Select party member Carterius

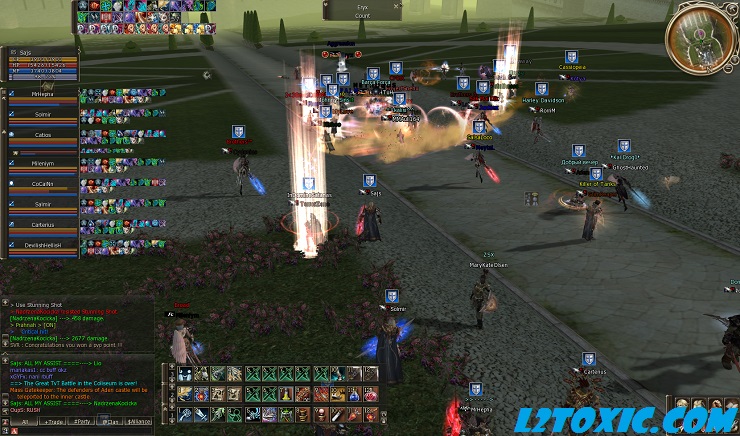(x=42, y=225)
